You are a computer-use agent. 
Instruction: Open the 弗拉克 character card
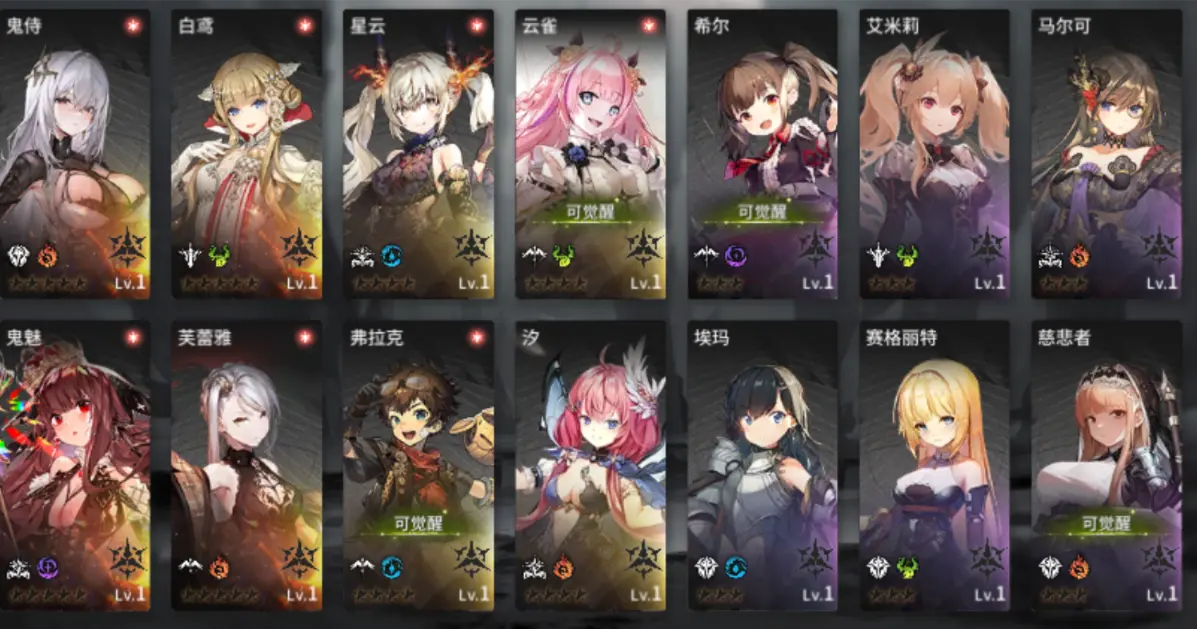pos(418,466)
